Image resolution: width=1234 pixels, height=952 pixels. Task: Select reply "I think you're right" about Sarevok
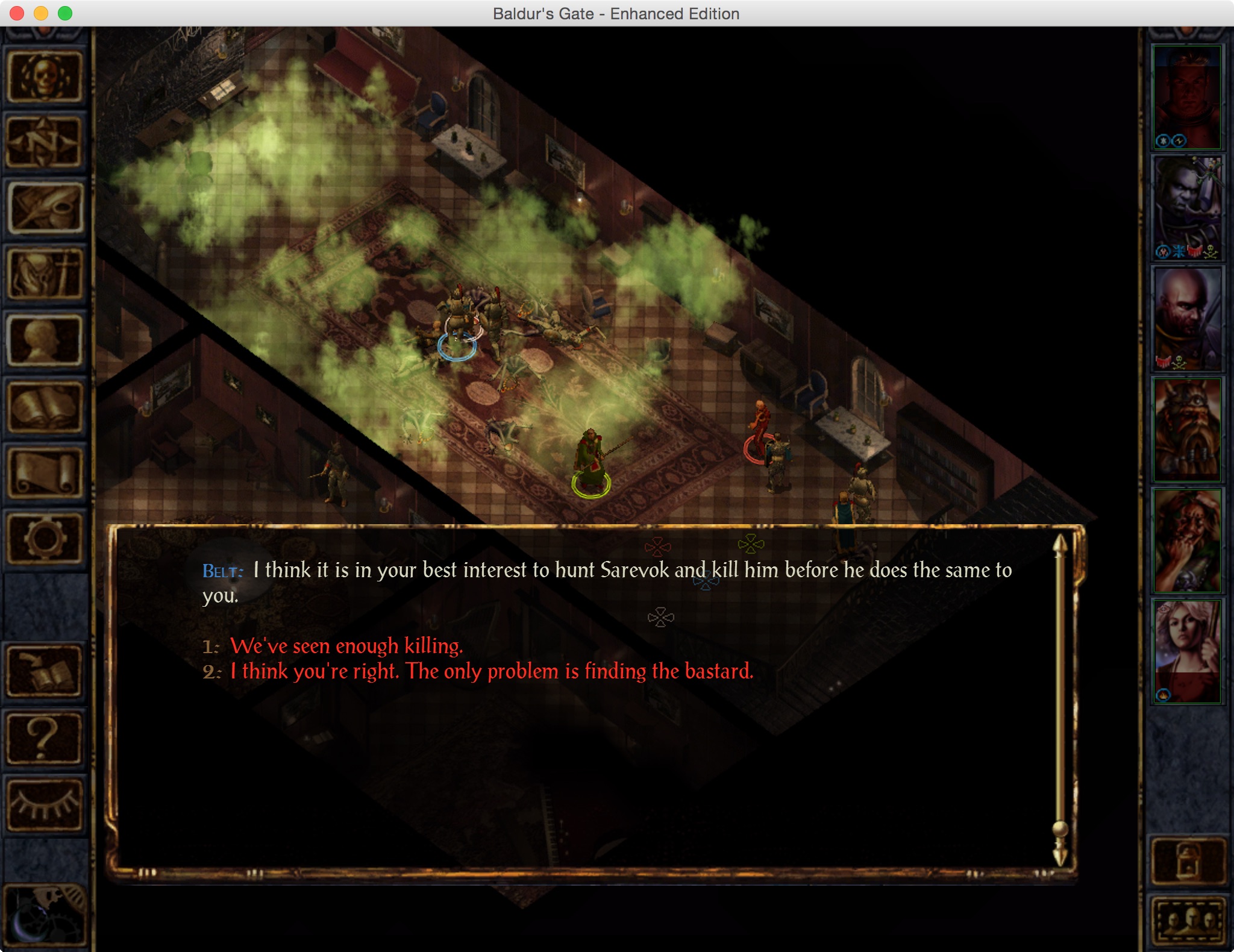click(492, 671)
